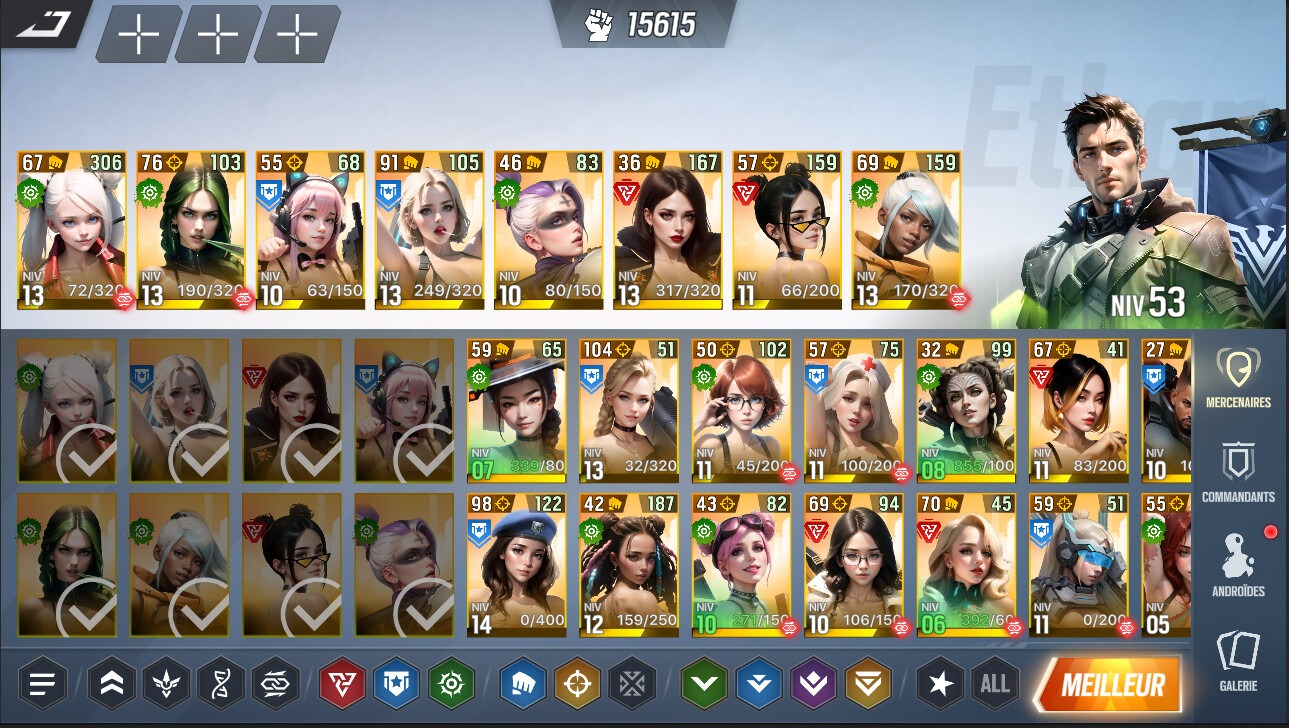Filter by orange crosshair class

577,684
